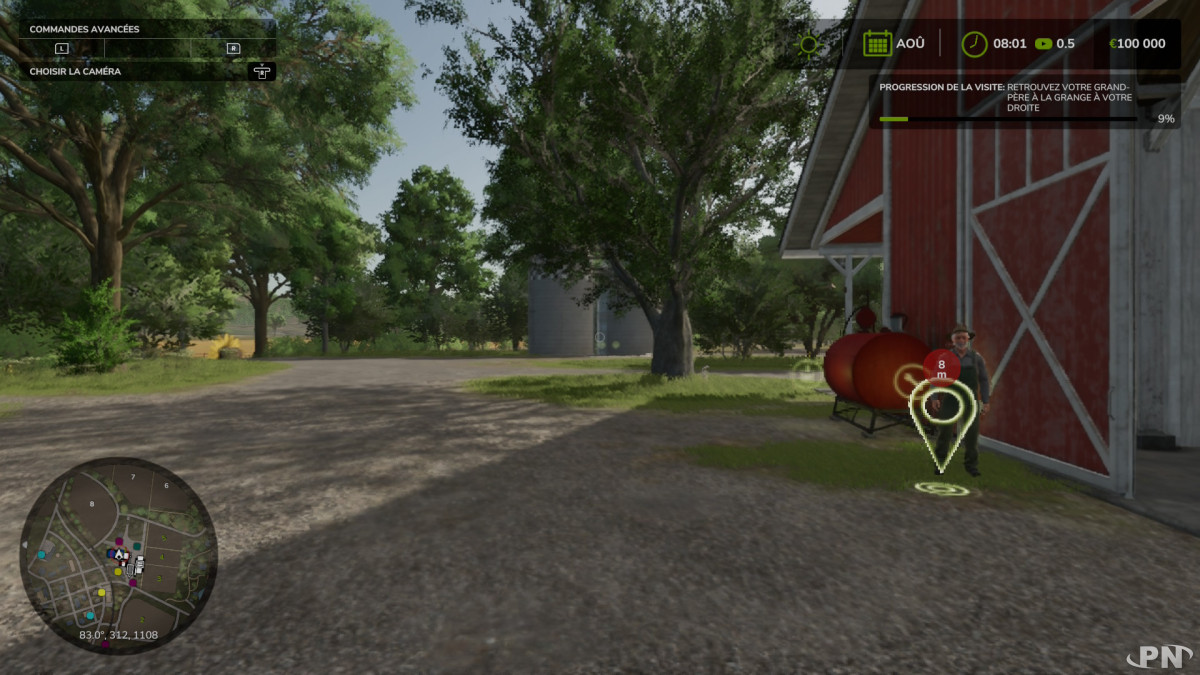Screen dimensions: 1200x675
Task: Click the sun weather icon
Action: pyautogui.click(x=808, y=44)
